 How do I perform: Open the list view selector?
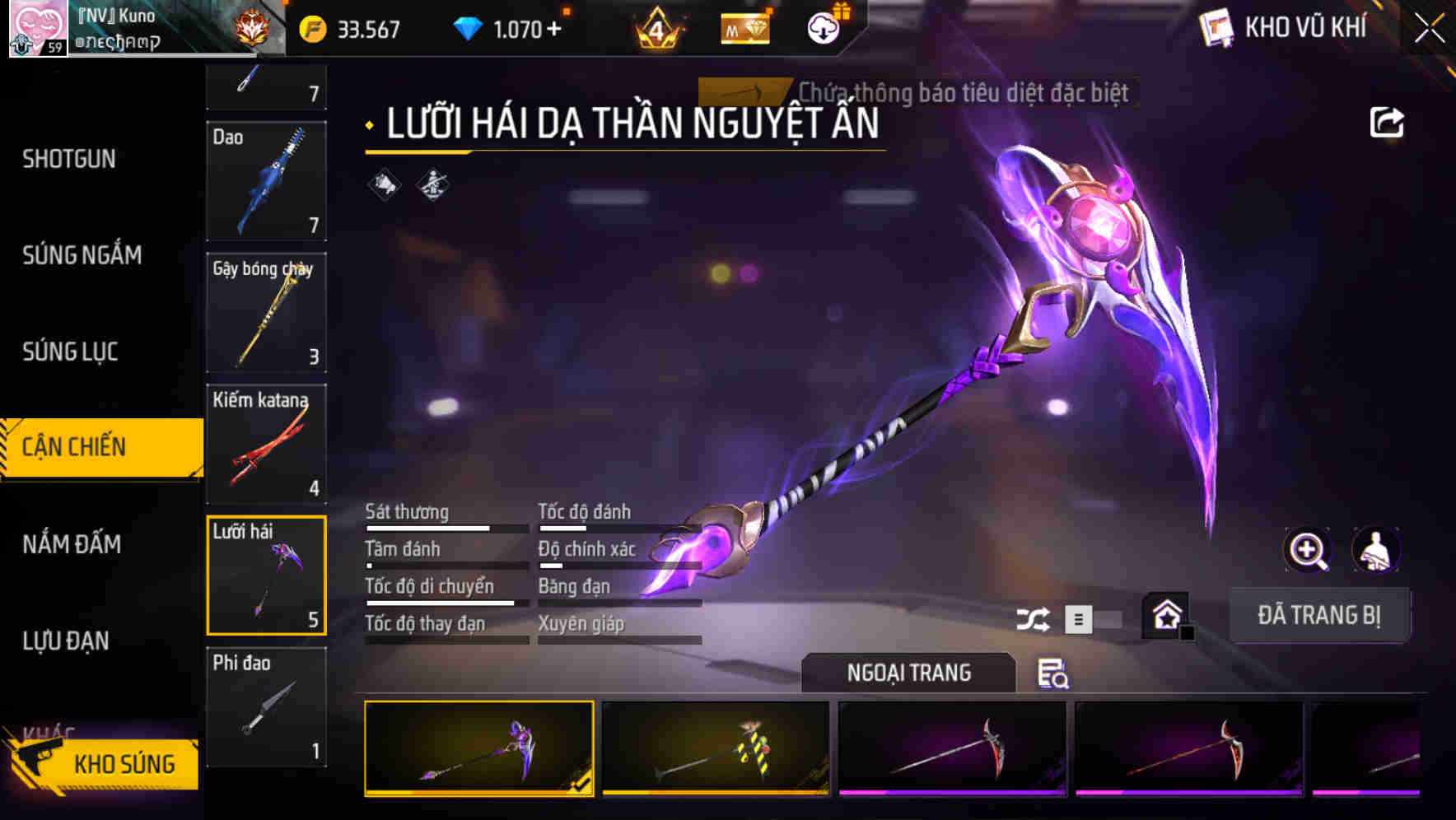(1079, 617)
